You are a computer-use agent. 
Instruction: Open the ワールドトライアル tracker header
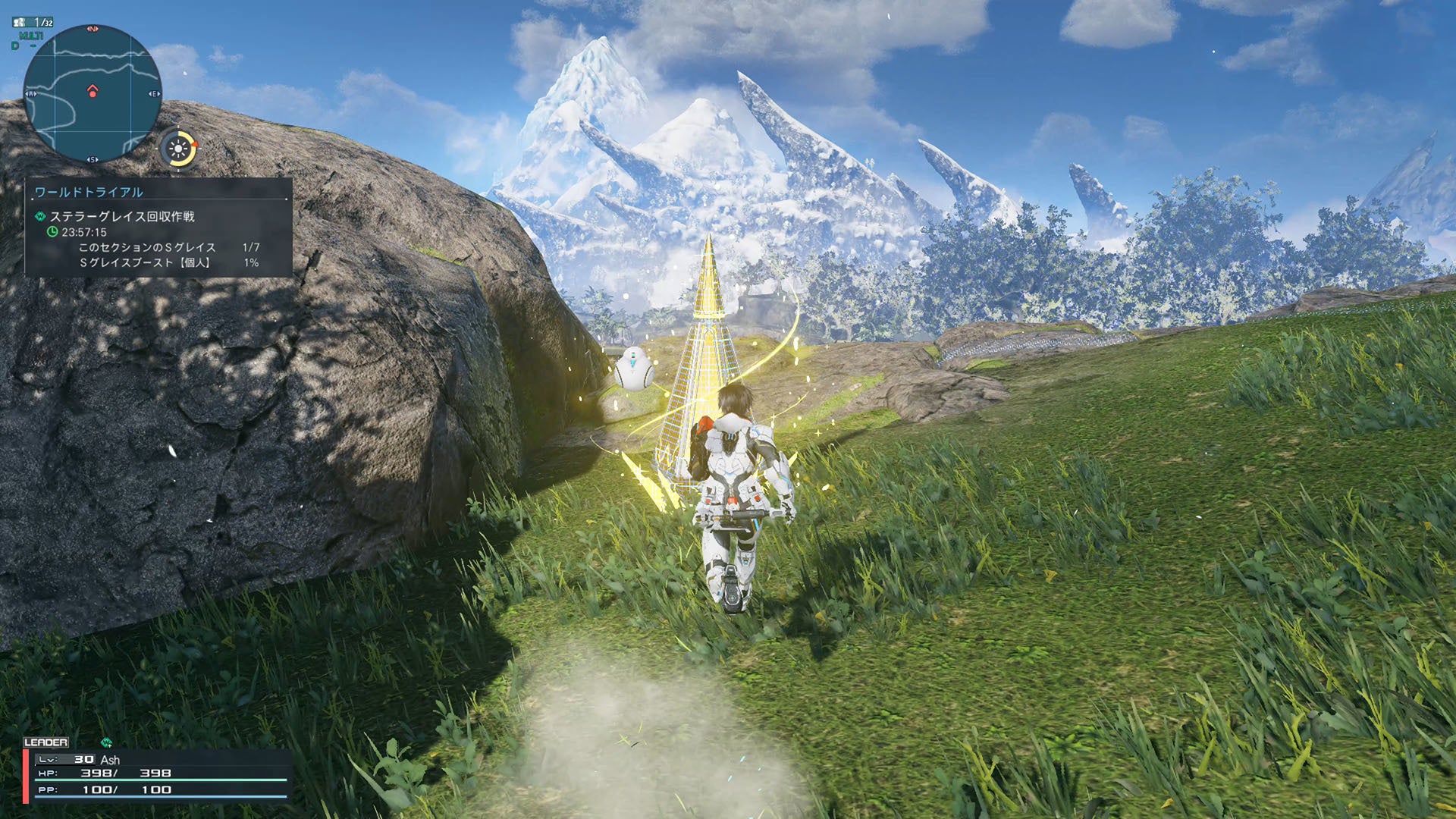[89, 193]
